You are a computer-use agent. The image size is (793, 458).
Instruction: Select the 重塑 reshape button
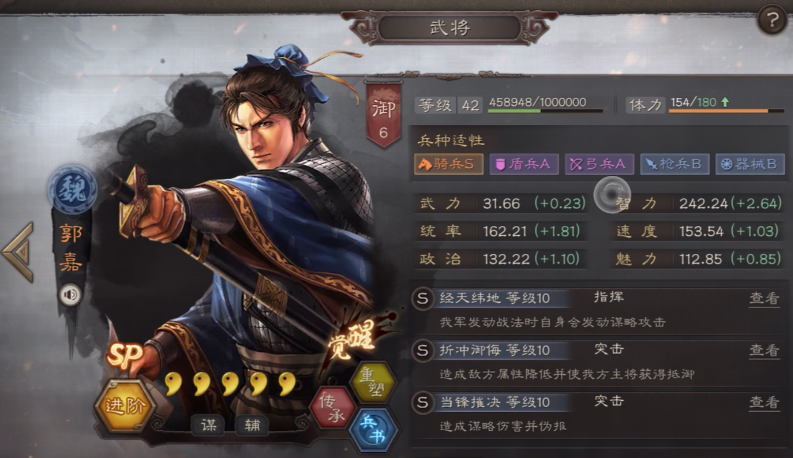point(373,382)
